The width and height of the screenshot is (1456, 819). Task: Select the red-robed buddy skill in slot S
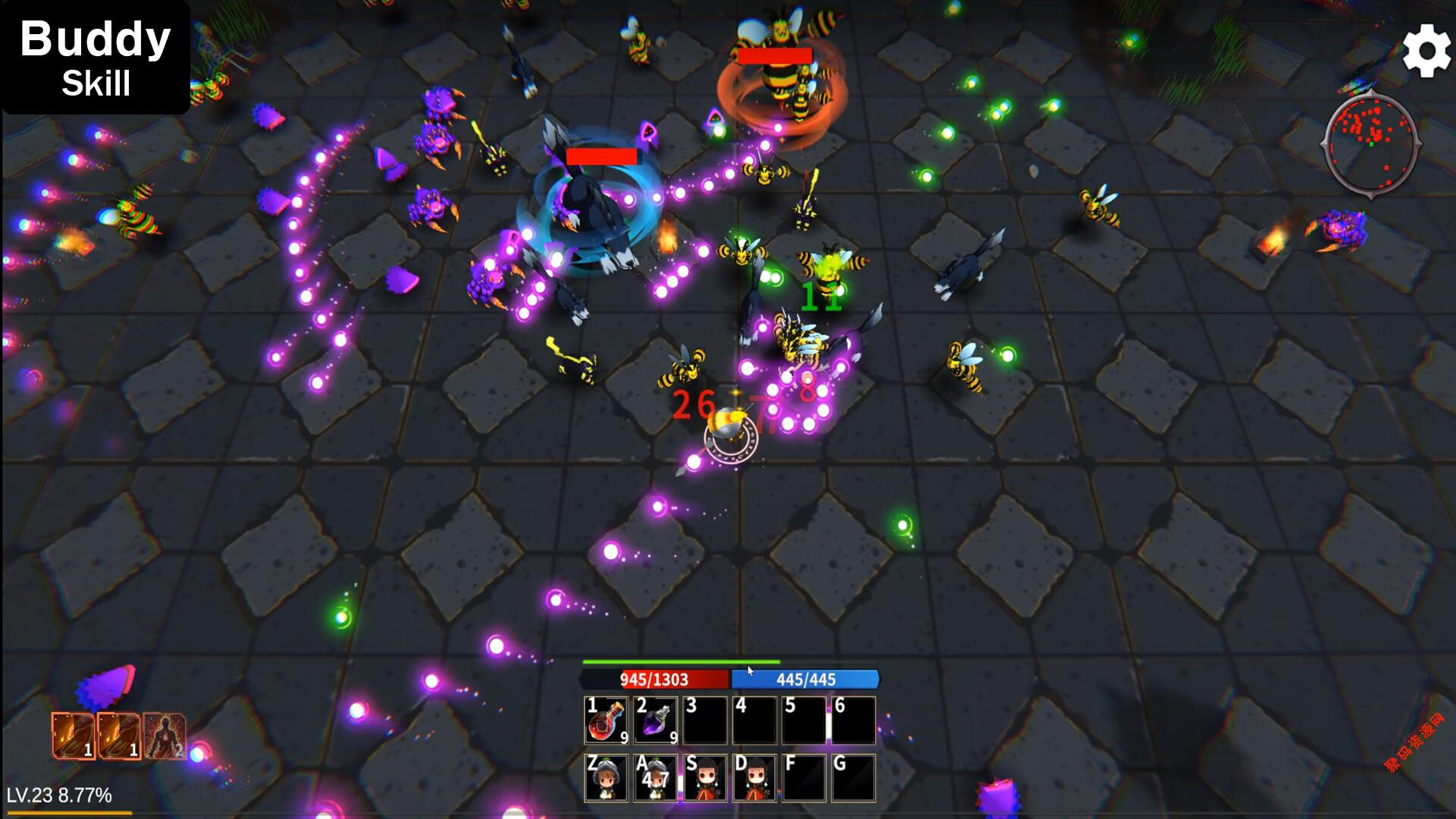tap(705, 778)
